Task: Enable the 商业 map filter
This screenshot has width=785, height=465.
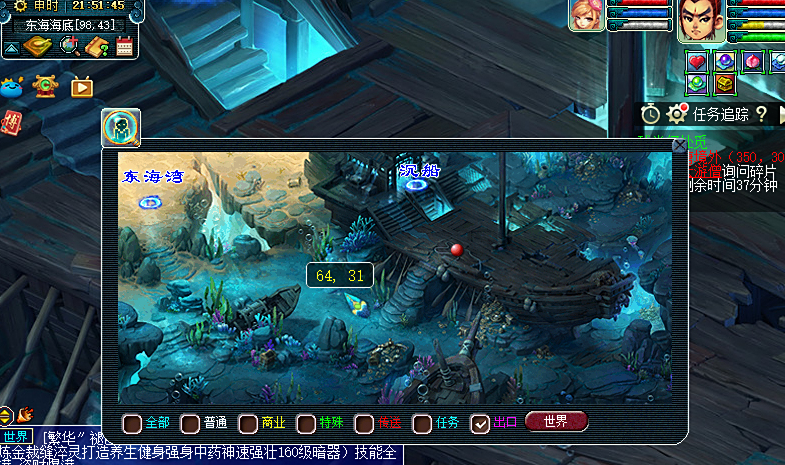Action: pos(248,423)
